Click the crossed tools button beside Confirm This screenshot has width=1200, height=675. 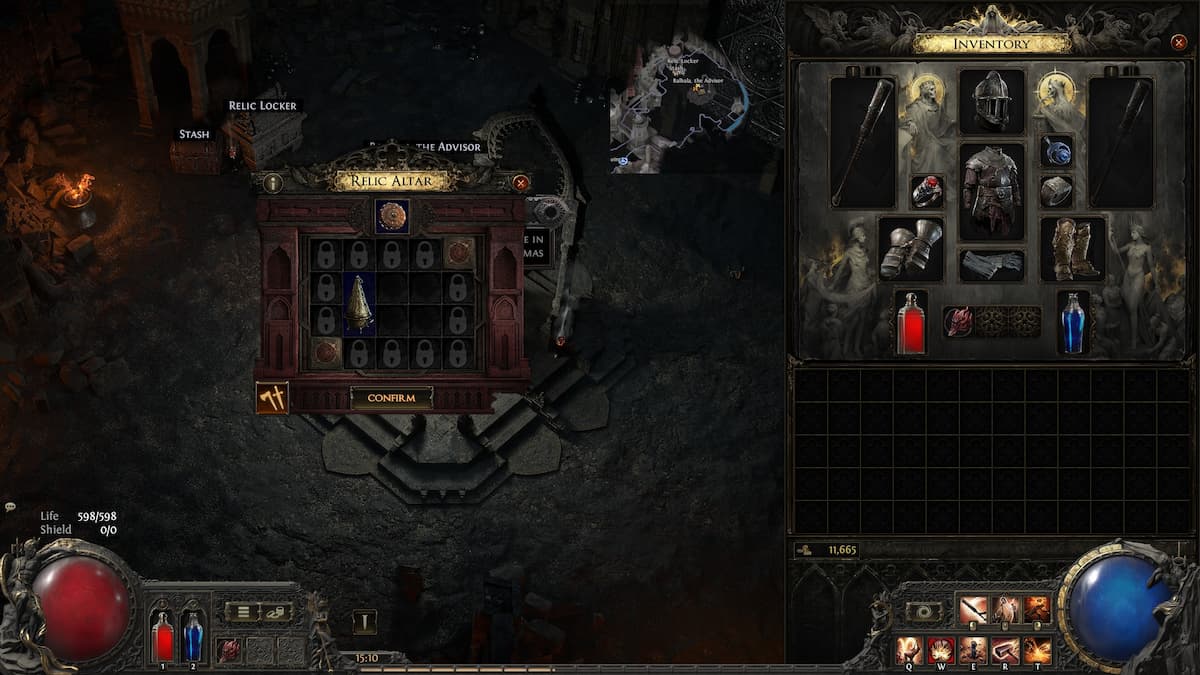[272, 397]
